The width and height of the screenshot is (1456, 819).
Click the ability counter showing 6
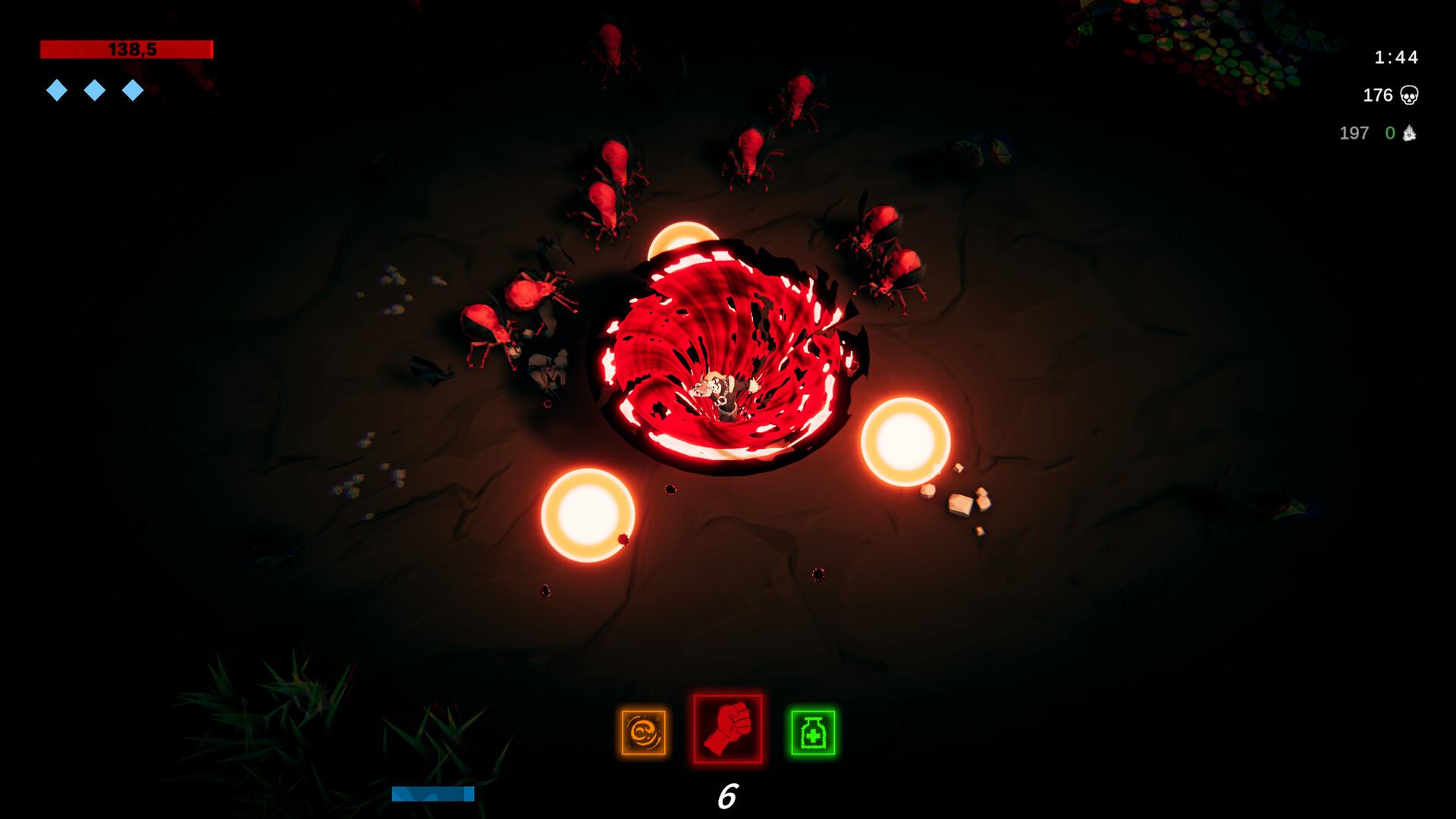(x=726, y=797)
